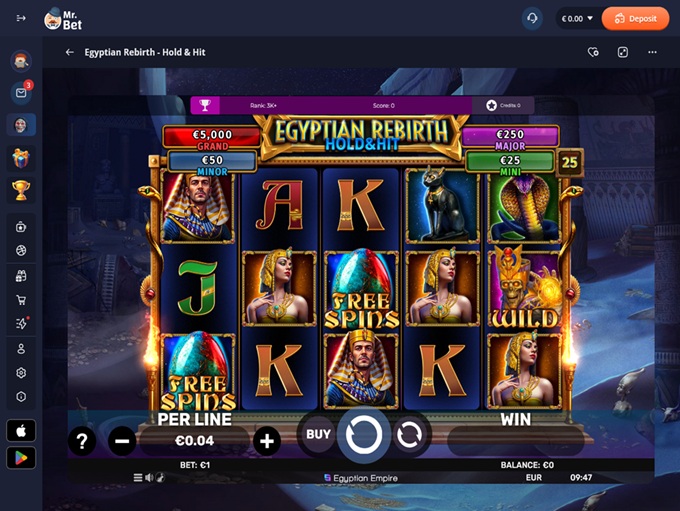Open the sidebar shopping cart icon
The height and width of the screenshot is (511, 680).
[x=21, y=300]
